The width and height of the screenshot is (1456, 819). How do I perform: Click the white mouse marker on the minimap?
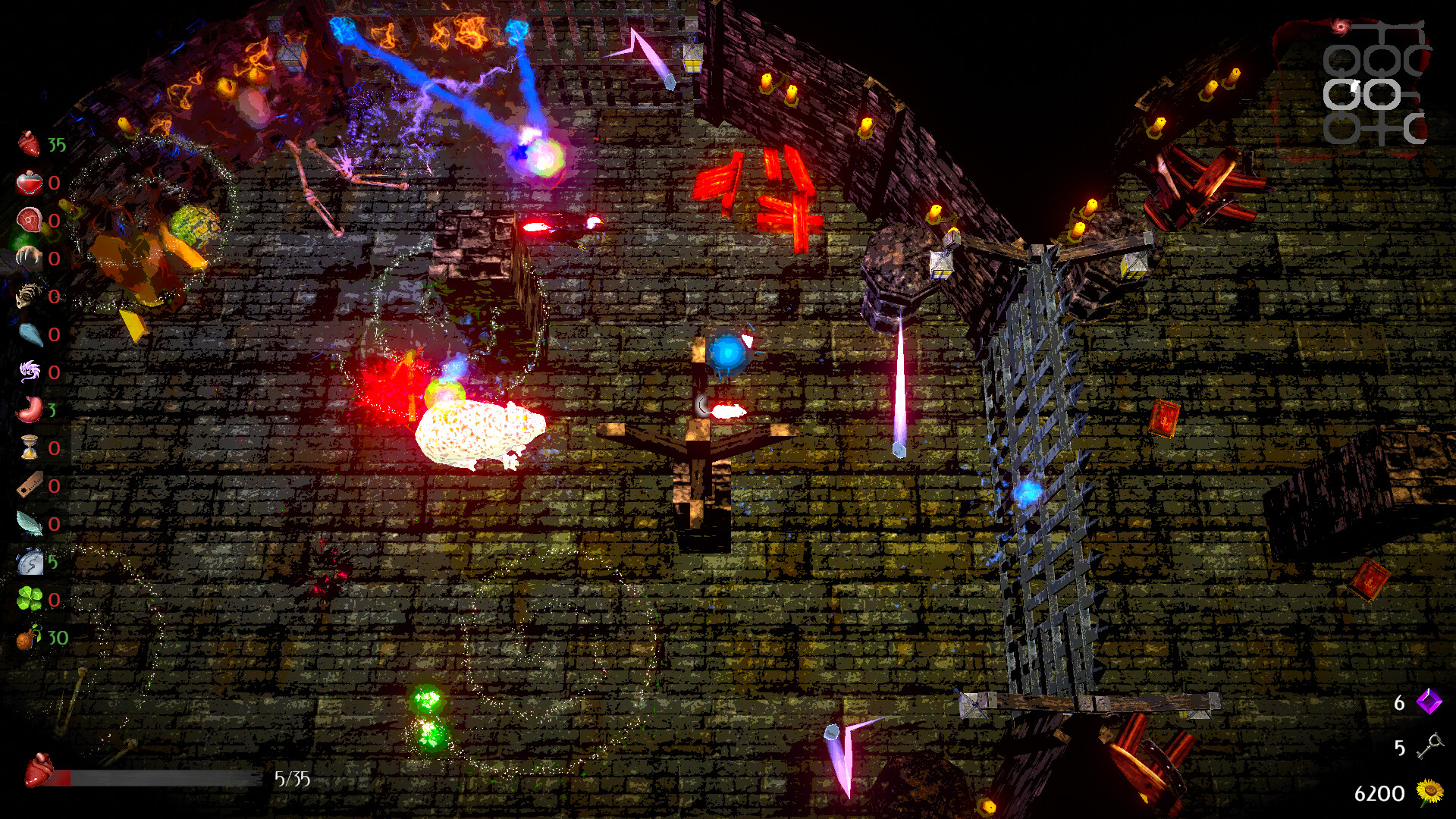pos(1354,86)
